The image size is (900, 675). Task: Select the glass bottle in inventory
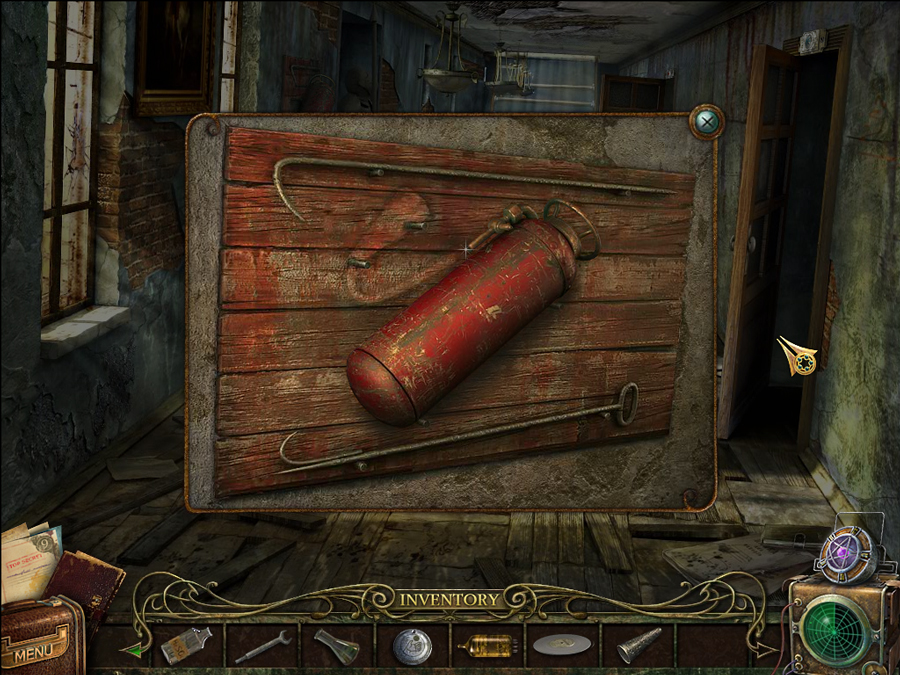click(186, 645)
